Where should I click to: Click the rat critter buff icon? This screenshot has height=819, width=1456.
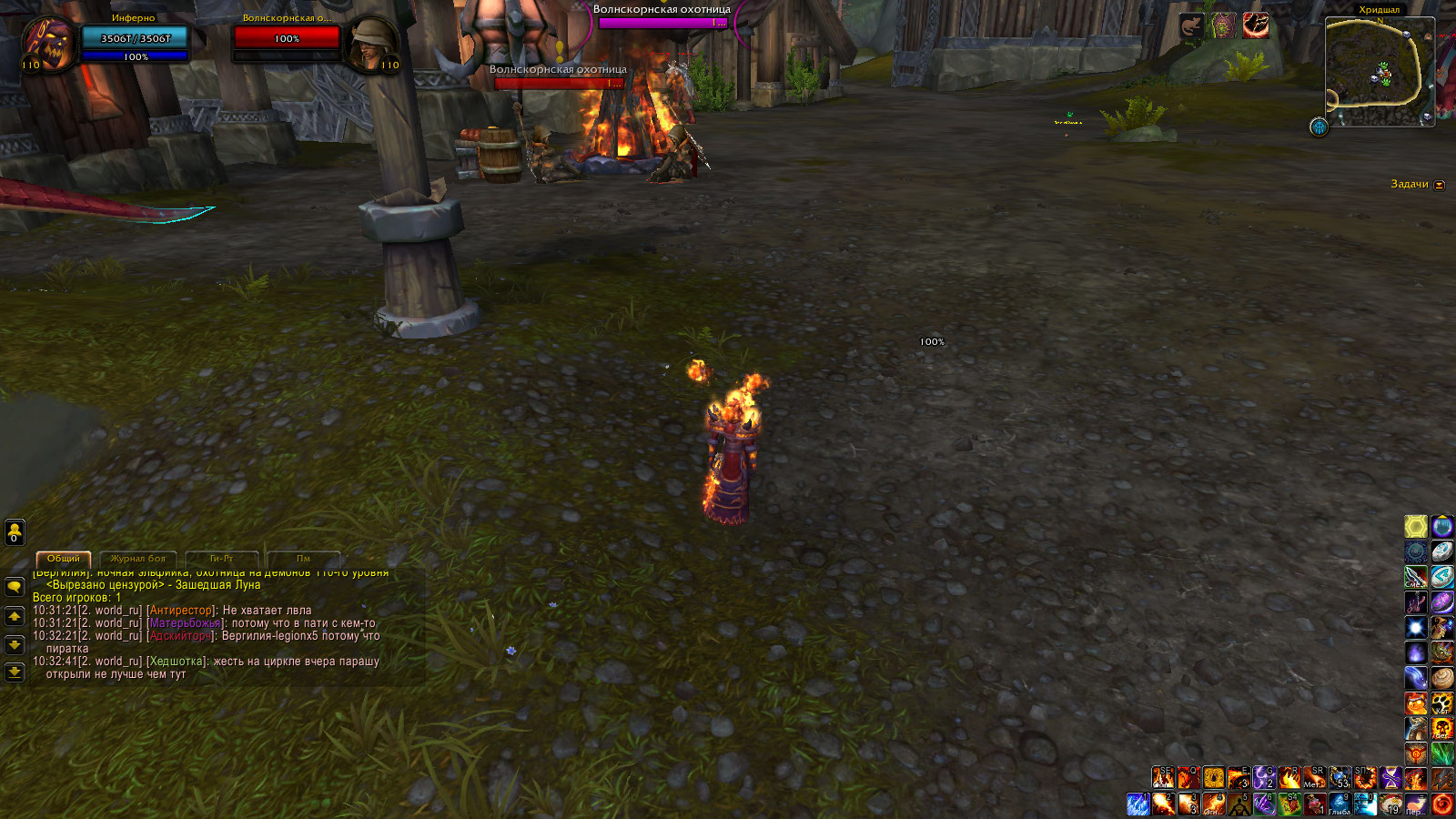tap(1191, 25)
